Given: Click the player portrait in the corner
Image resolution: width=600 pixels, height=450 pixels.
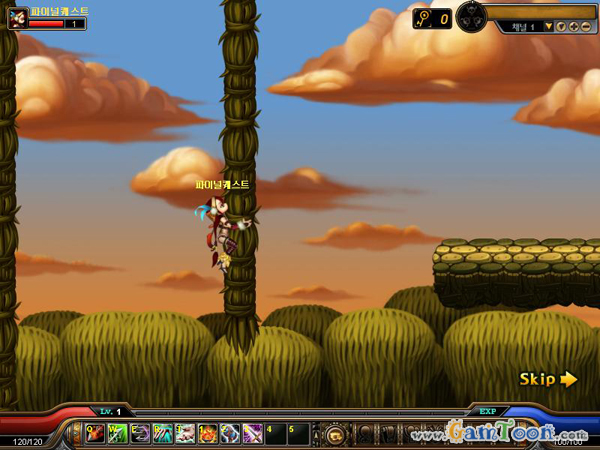Looking at the screenshot, I should 17,18.
